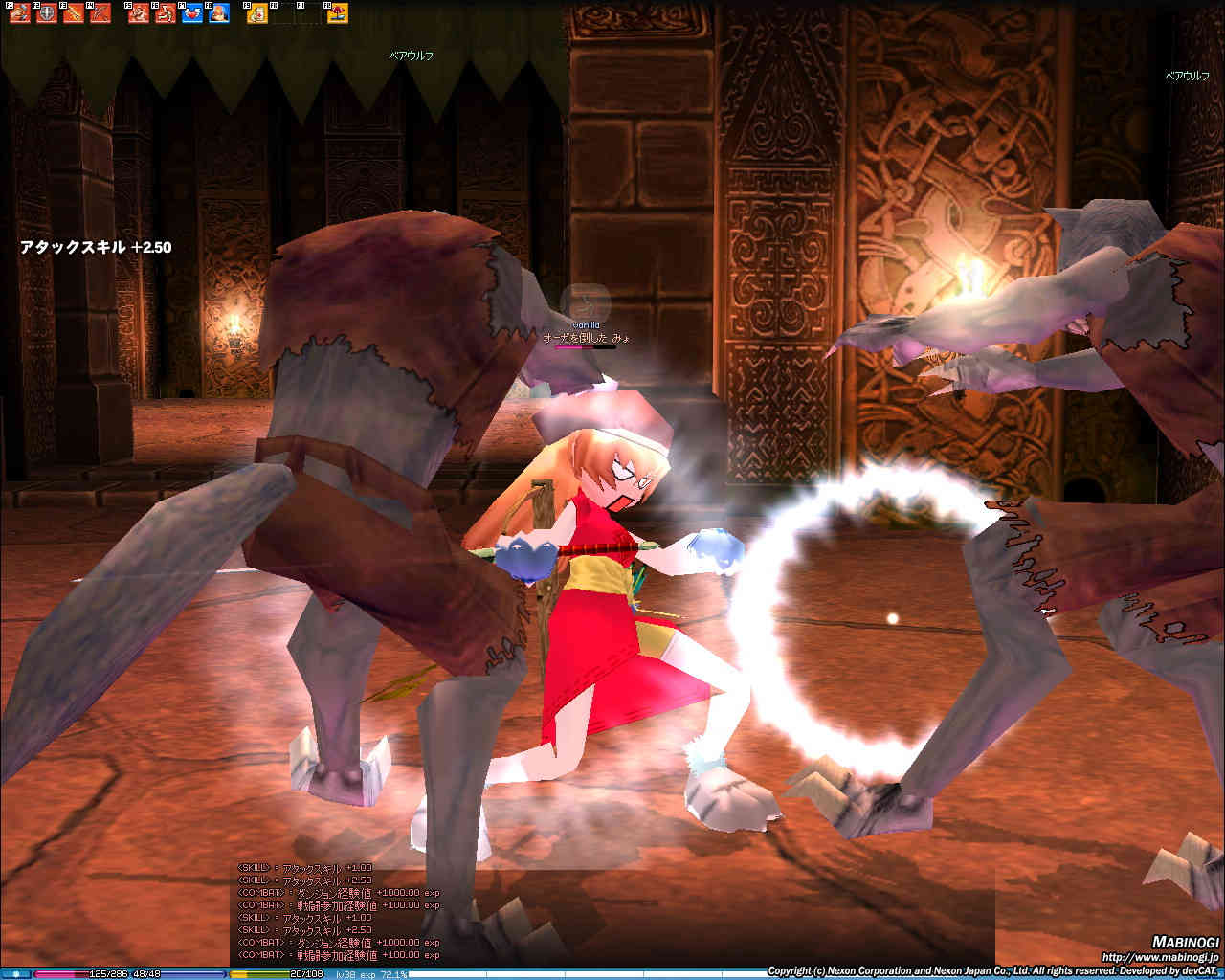Select the F2 shield defense skill

(45, 14)
